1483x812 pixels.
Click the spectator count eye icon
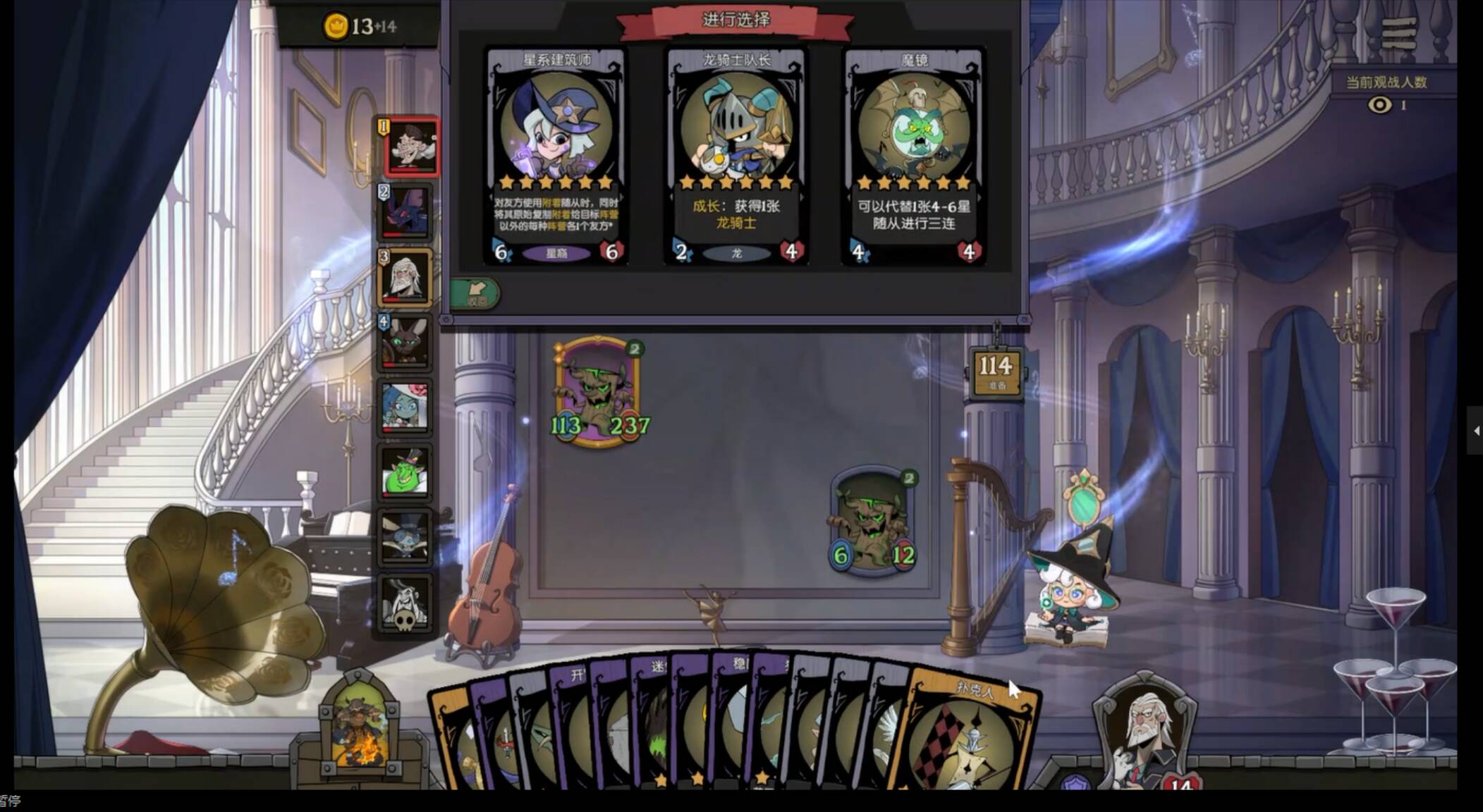1379,105
